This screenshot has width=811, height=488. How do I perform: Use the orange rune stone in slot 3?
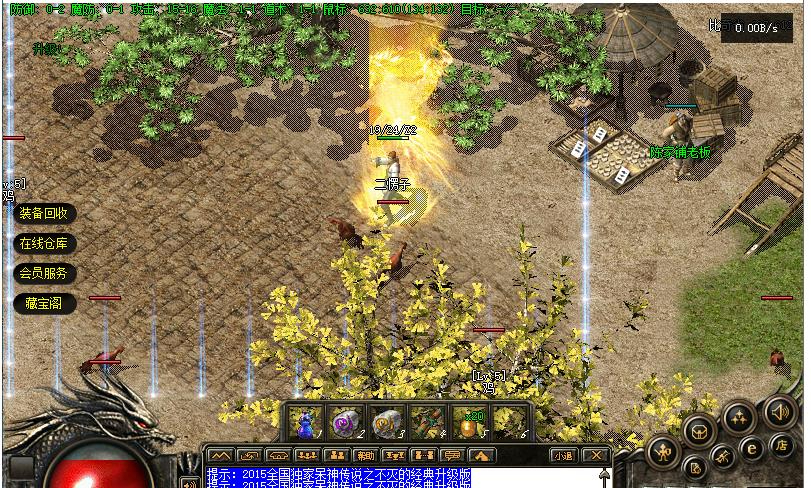tap(386, 422)
